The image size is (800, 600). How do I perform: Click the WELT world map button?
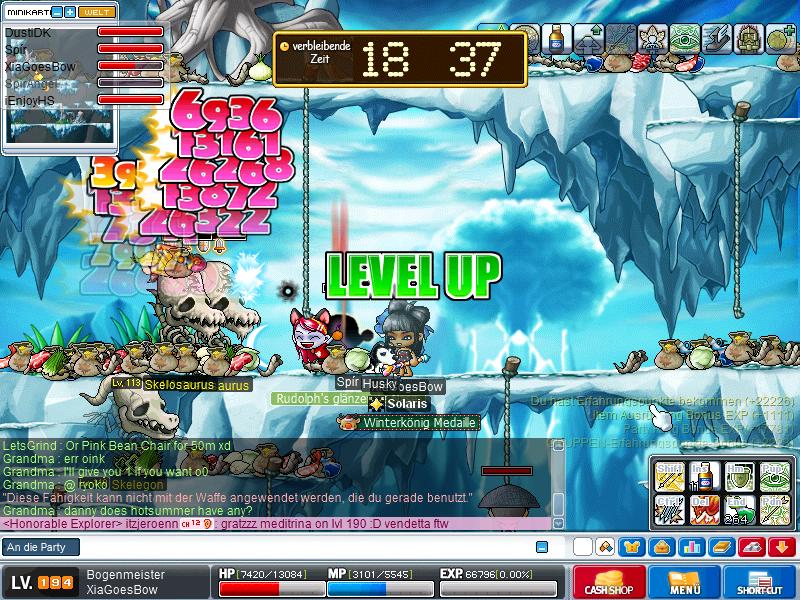[x=95, y=11]
